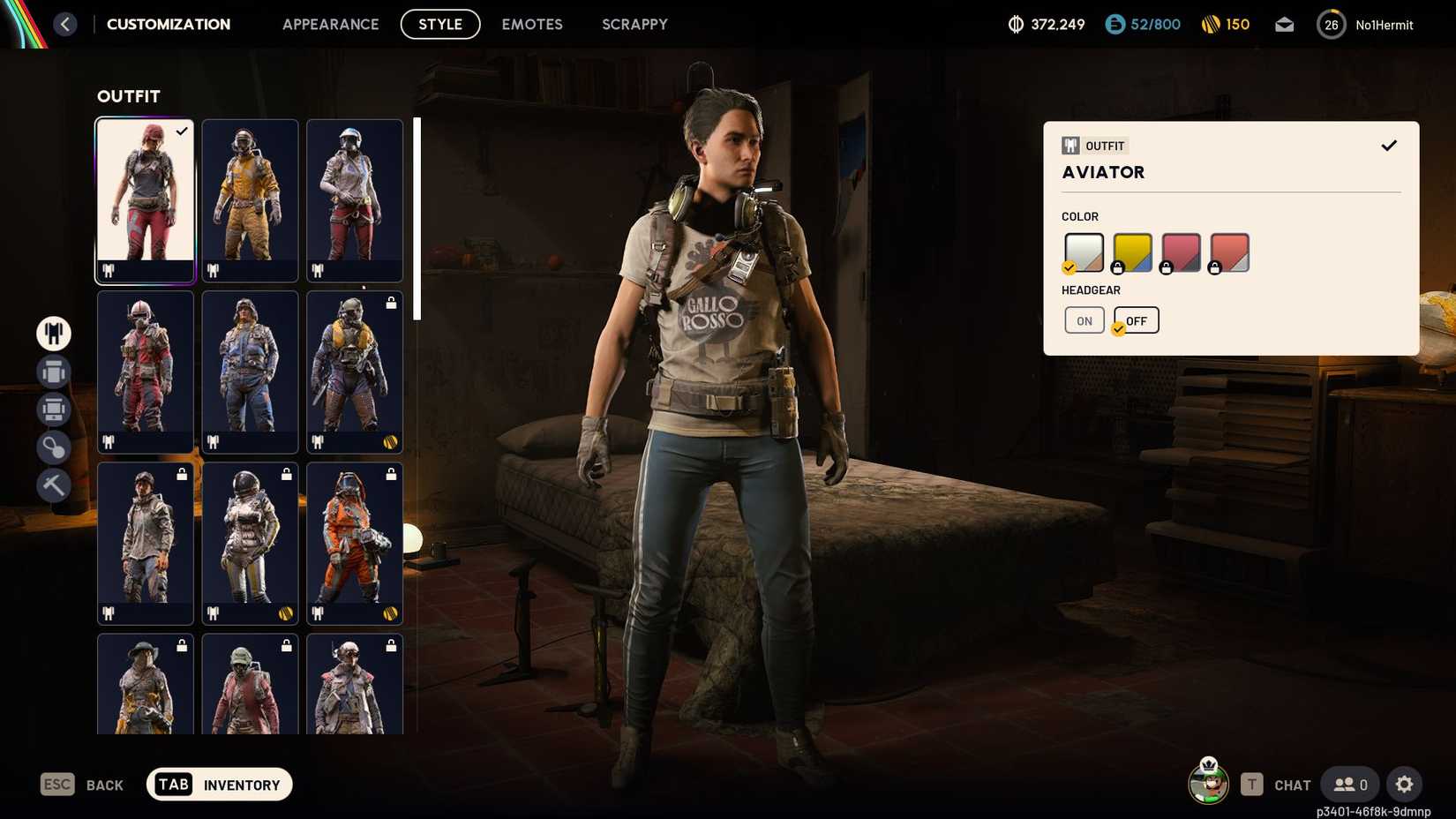Click BACK at the bottom left
Image resolution: width=1456 pixels, height=819 pixels.
coord(103,785)
